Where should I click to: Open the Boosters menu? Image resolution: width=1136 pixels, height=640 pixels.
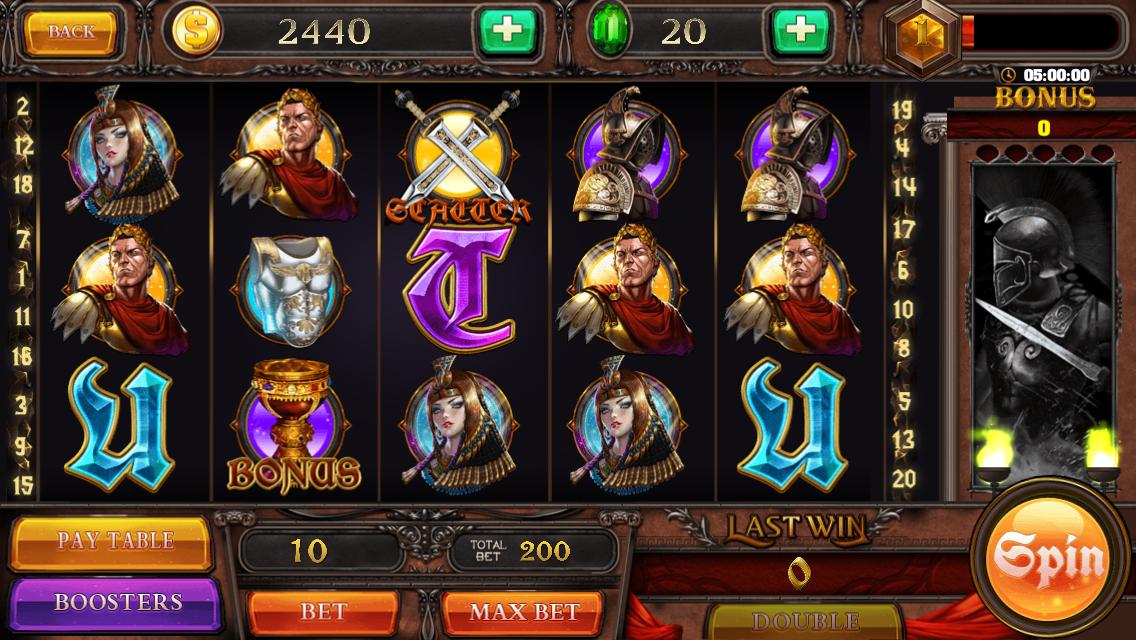117,602
